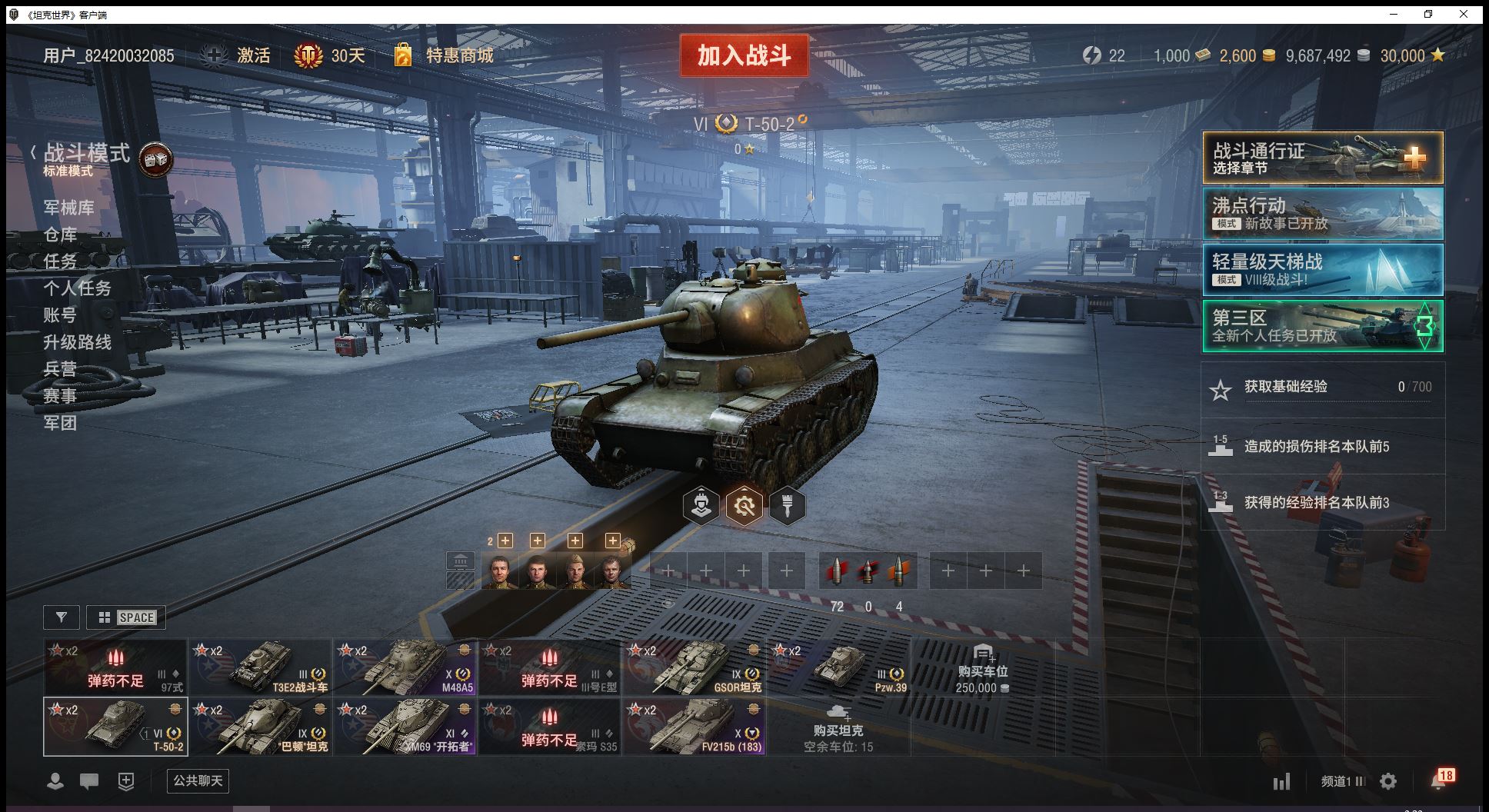
Task: Open the 轻量级天梯战 mode banner
Action: tap(1322, 270)
